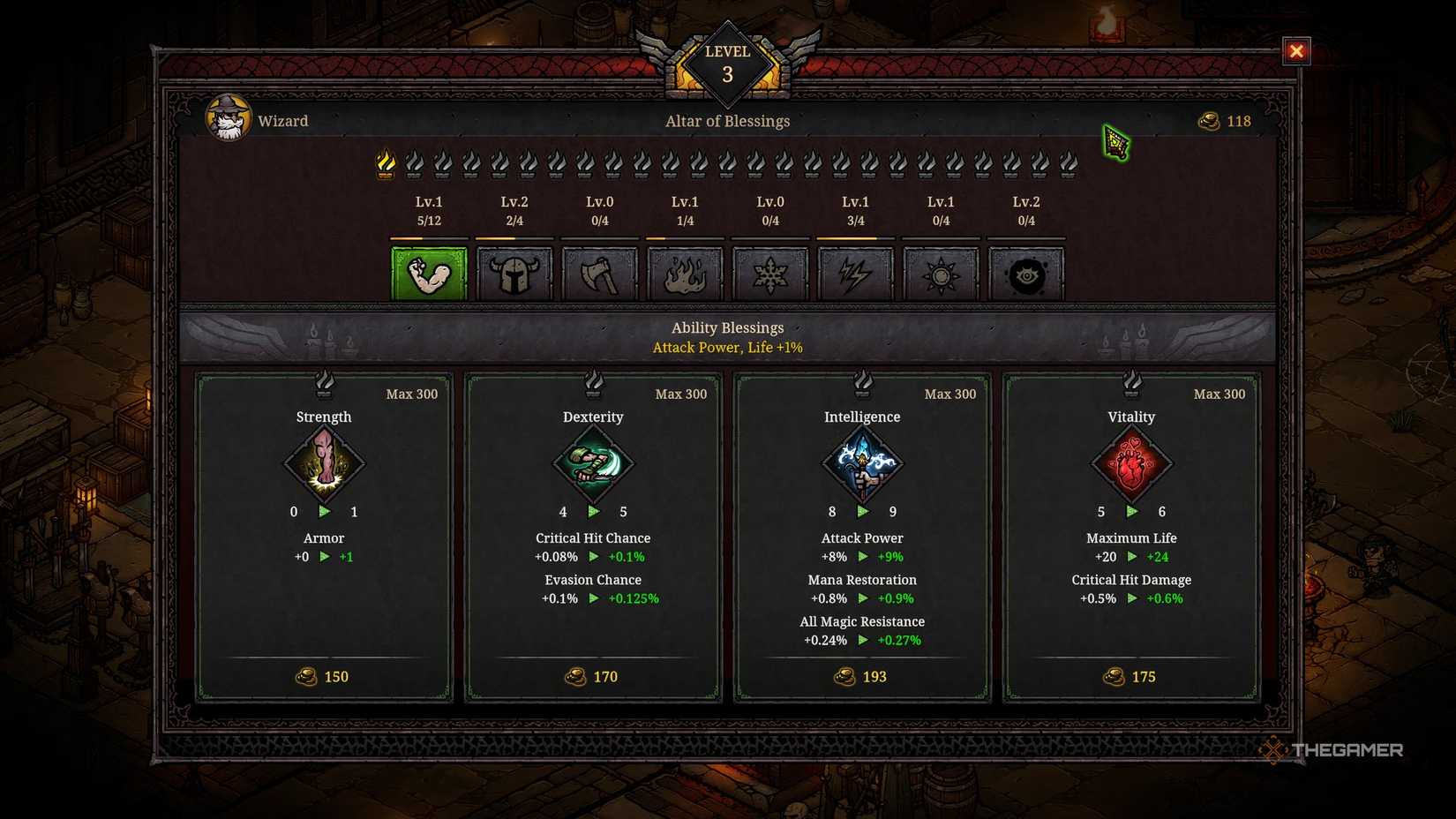Click the green arrow beside Attack Power
The image size is (1456, 819).
[862, 557]
